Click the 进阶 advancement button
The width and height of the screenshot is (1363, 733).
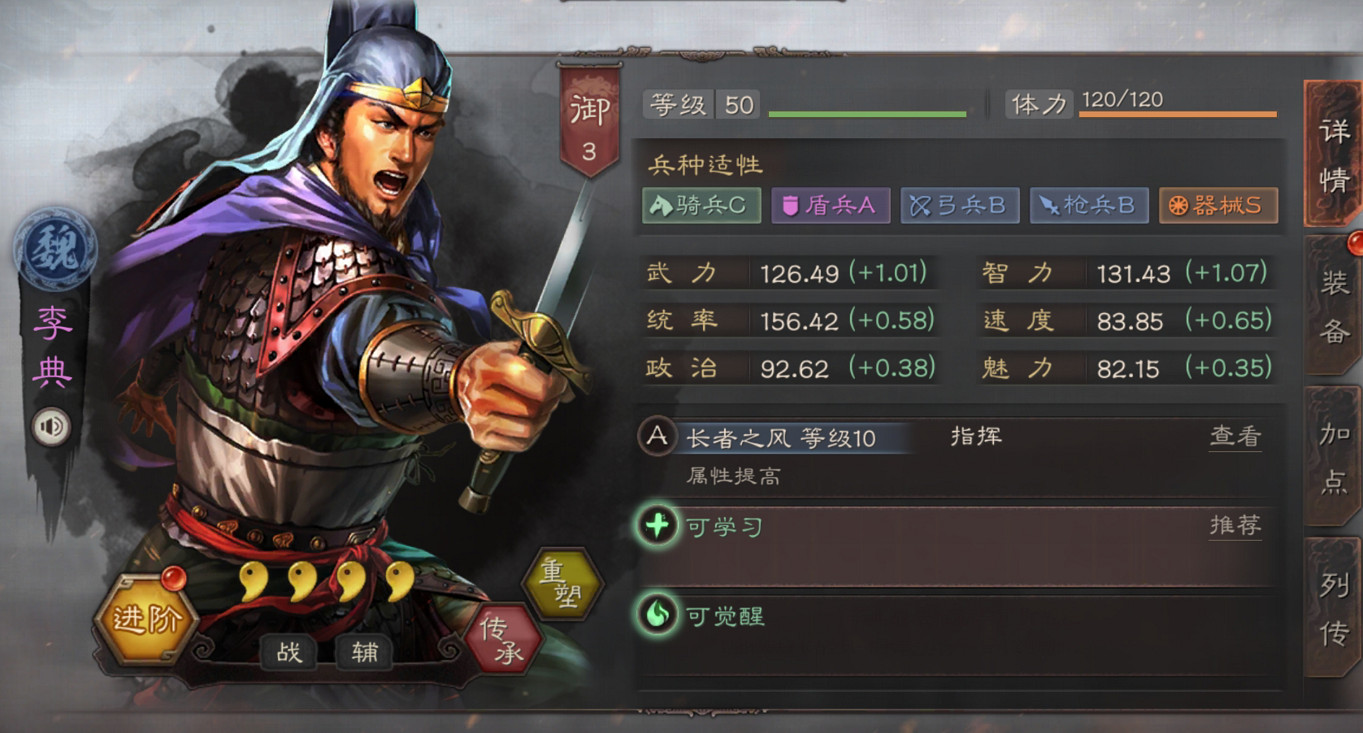tap(148, 620)
